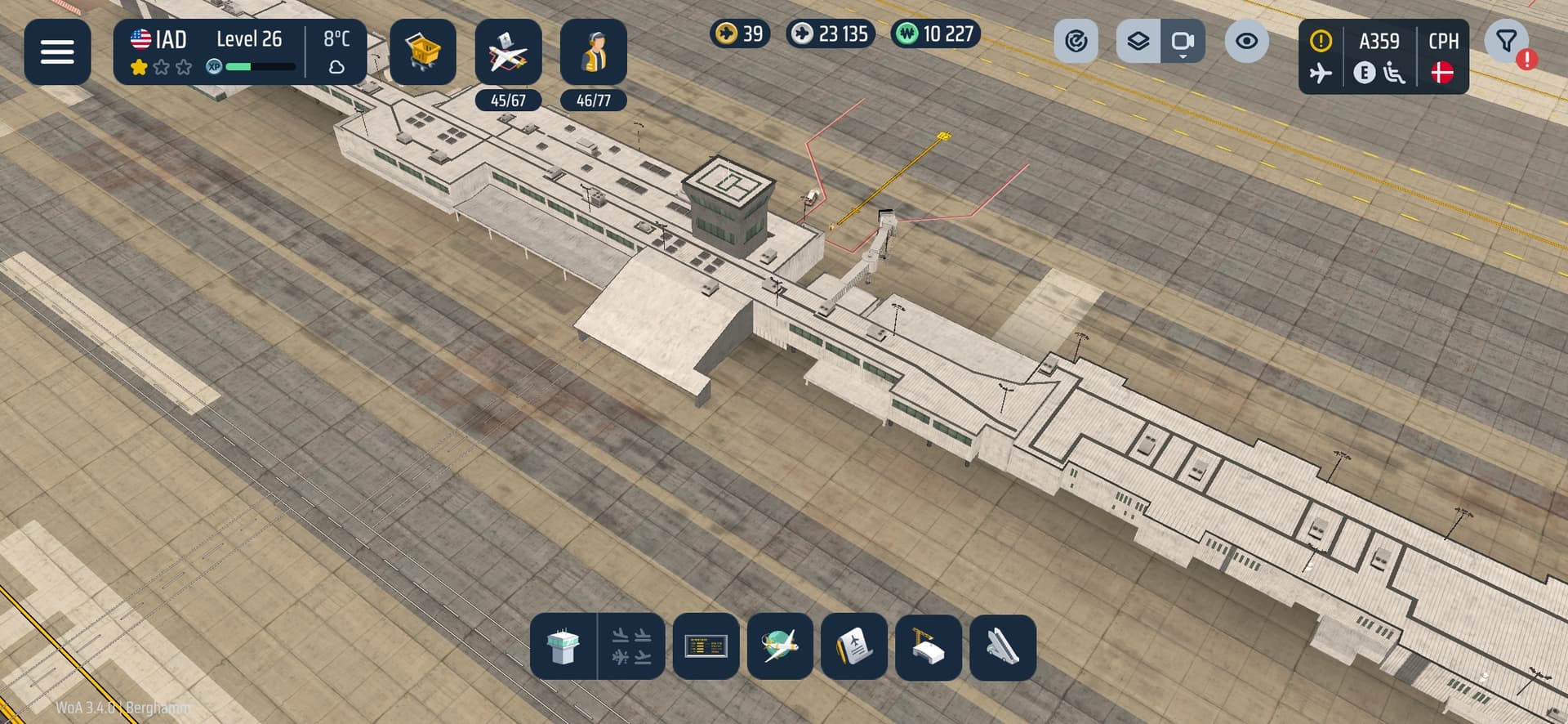Open the contracts document button

point(853,646)
